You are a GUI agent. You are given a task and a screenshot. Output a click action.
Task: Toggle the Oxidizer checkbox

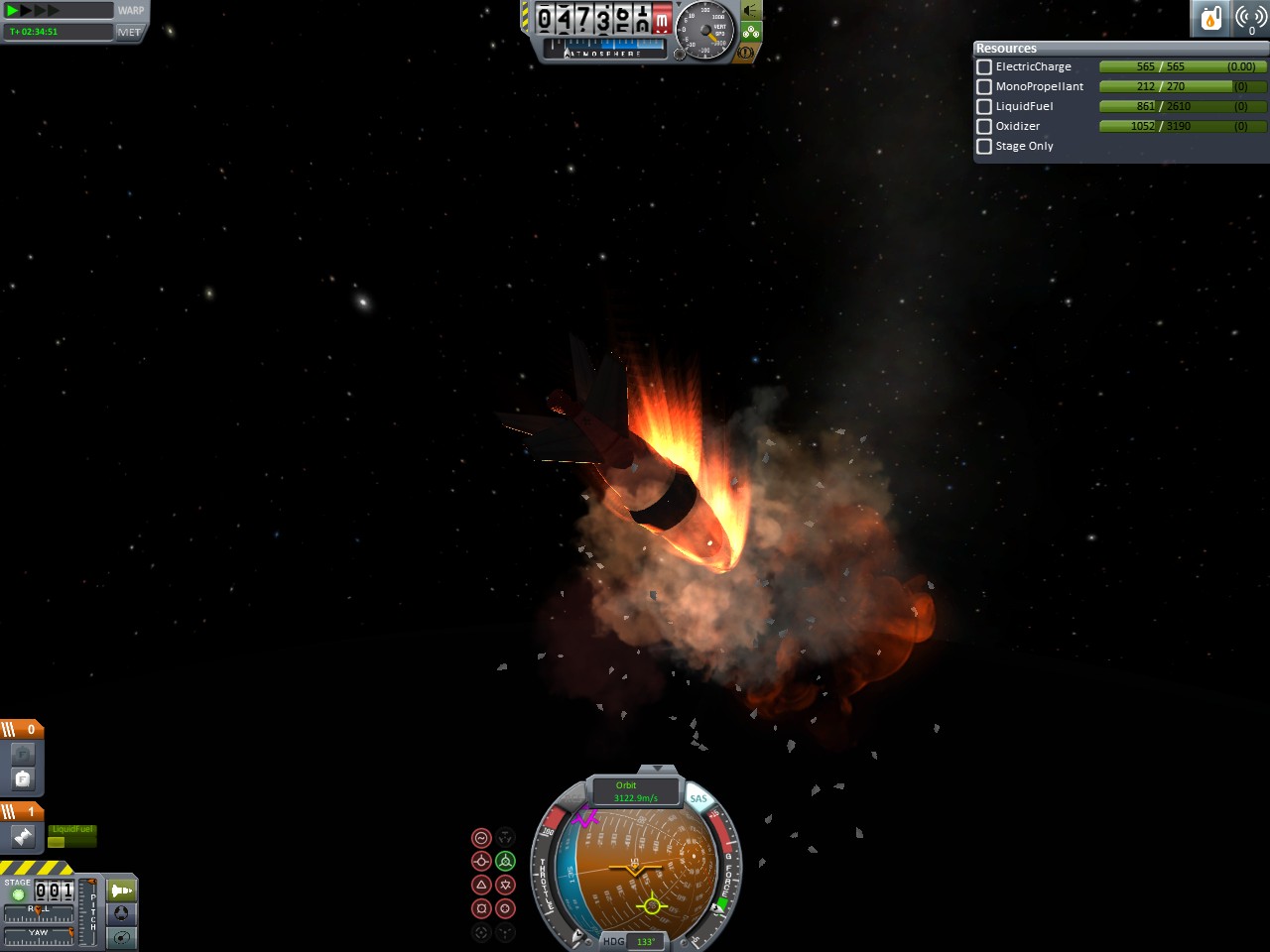coord(984,127)
